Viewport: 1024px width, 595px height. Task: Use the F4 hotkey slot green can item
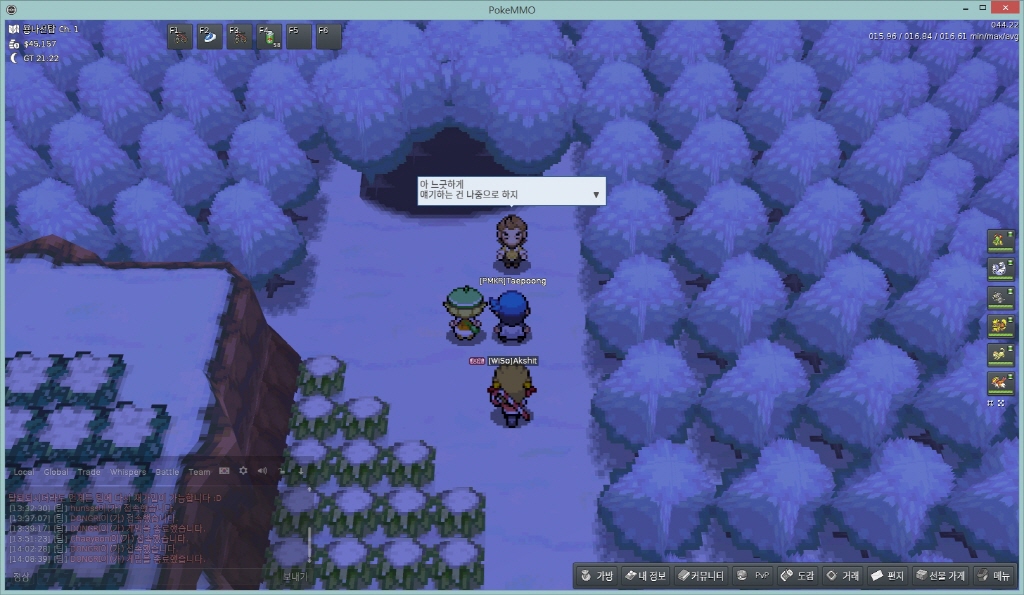tap(269, 37)
